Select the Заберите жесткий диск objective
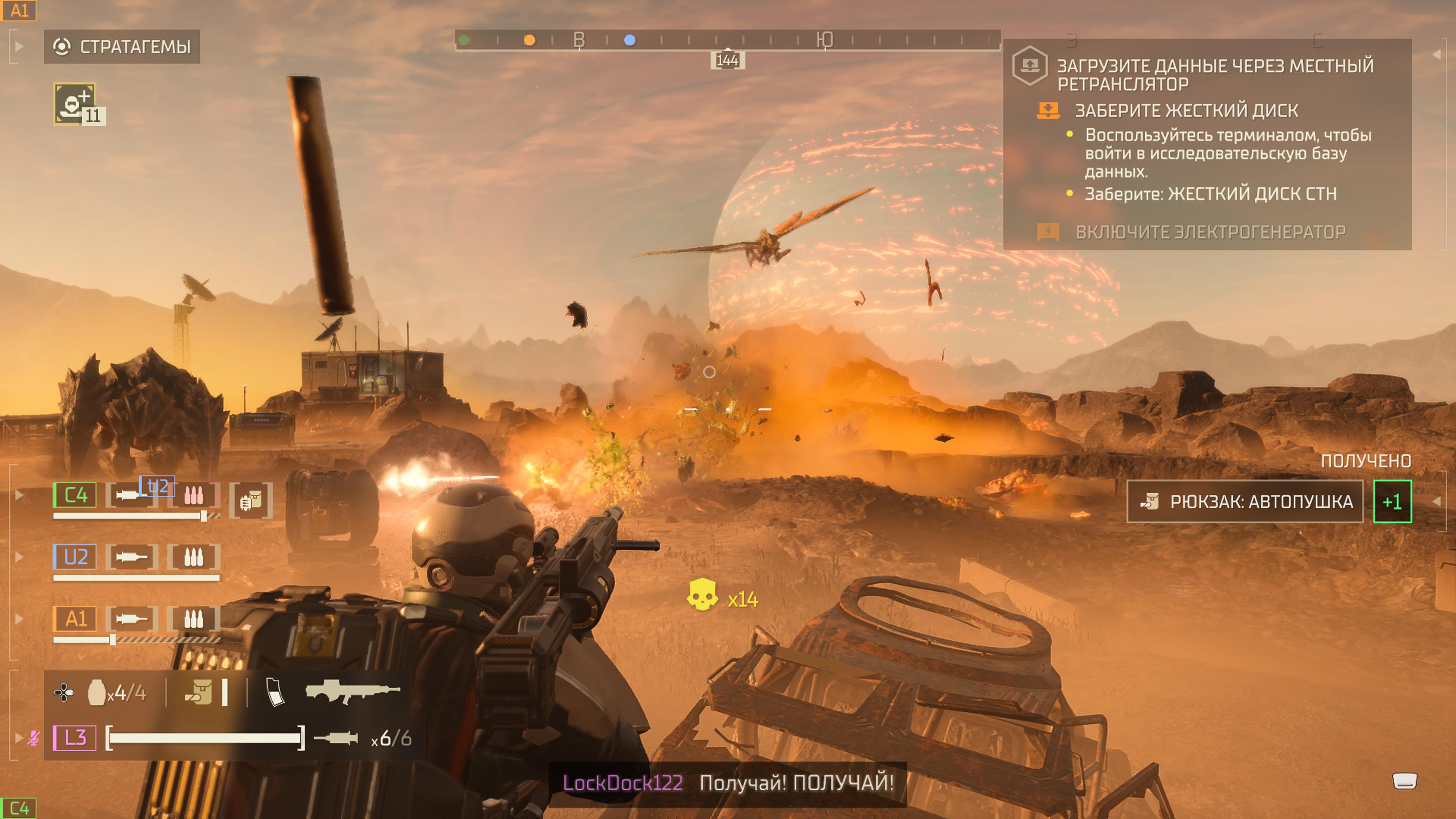 tap(1186, 111)
